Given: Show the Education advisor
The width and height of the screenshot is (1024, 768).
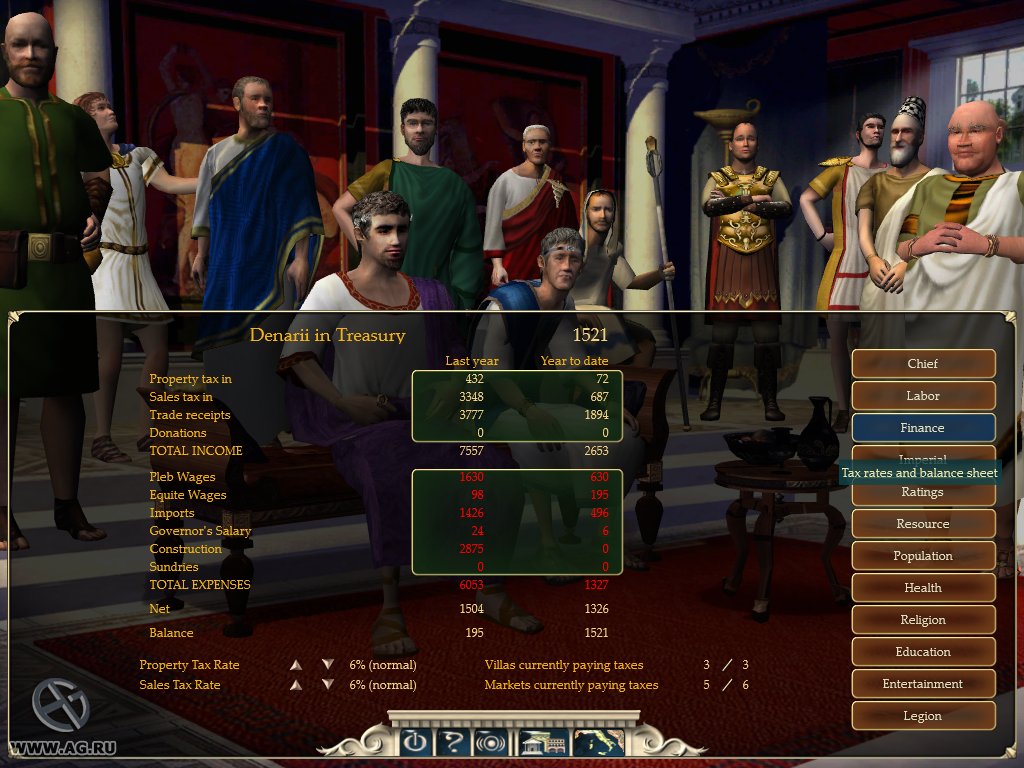Looking at the screenshot, I should [923, 652].
